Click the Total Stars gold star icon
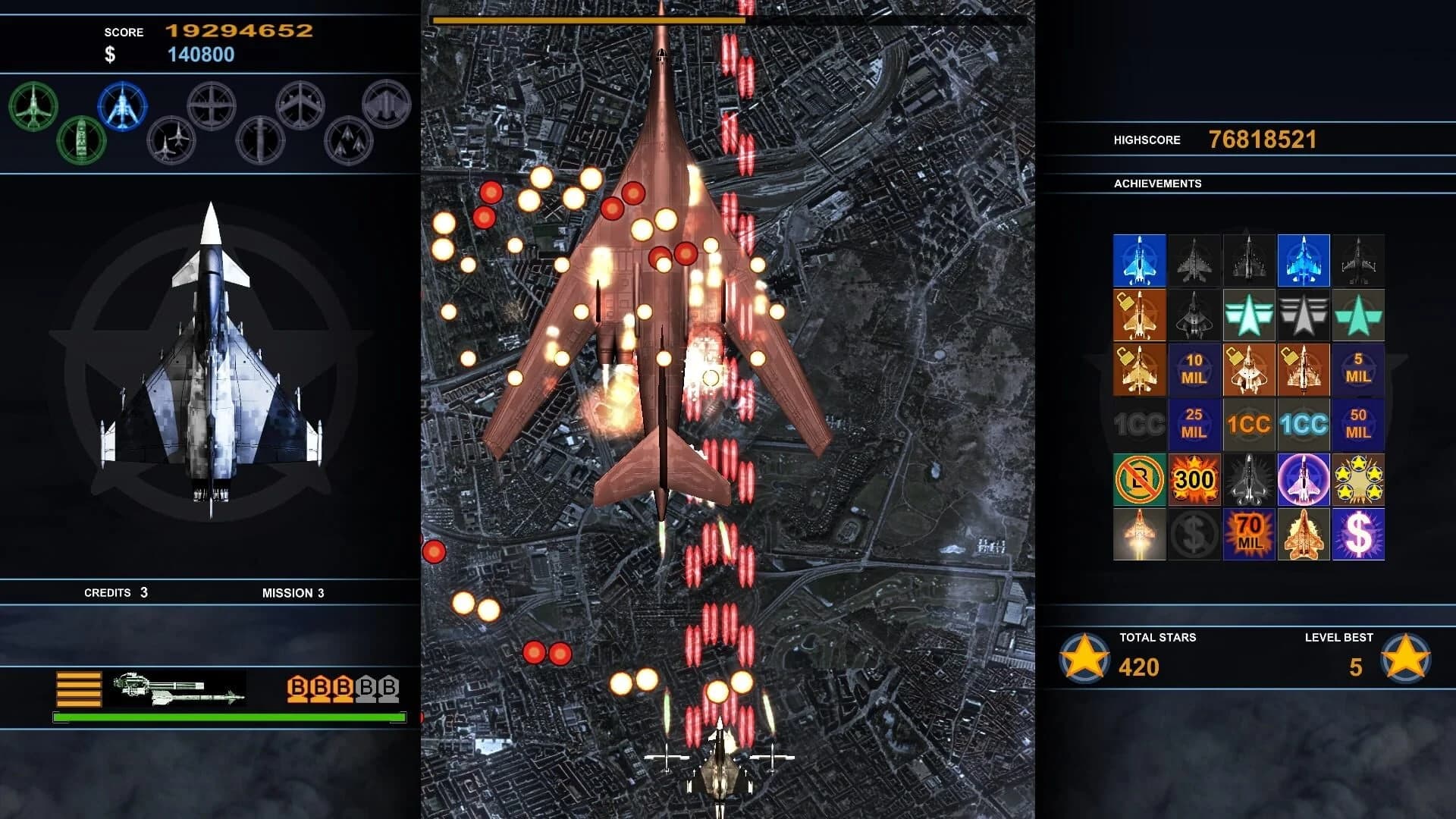1456x819 pixels. 1084,657
